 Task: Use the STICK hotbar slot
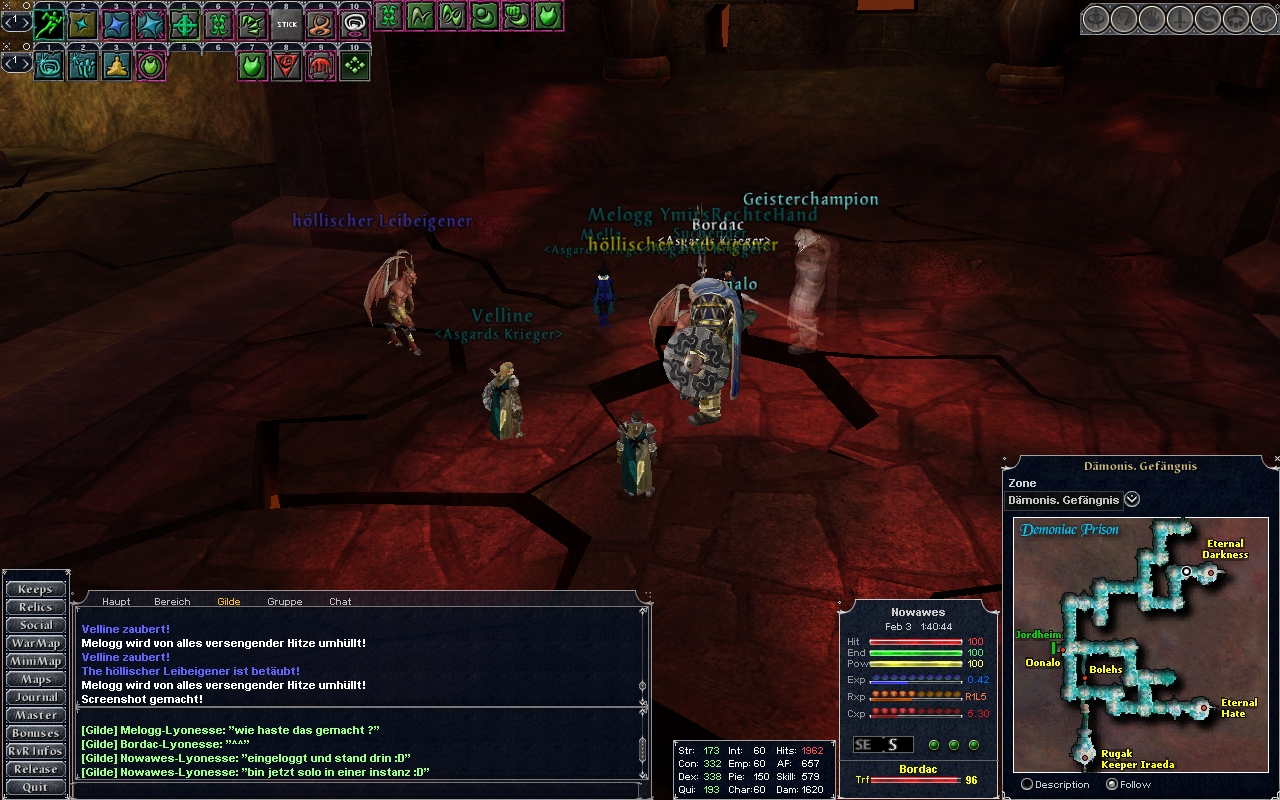[287, 22]
